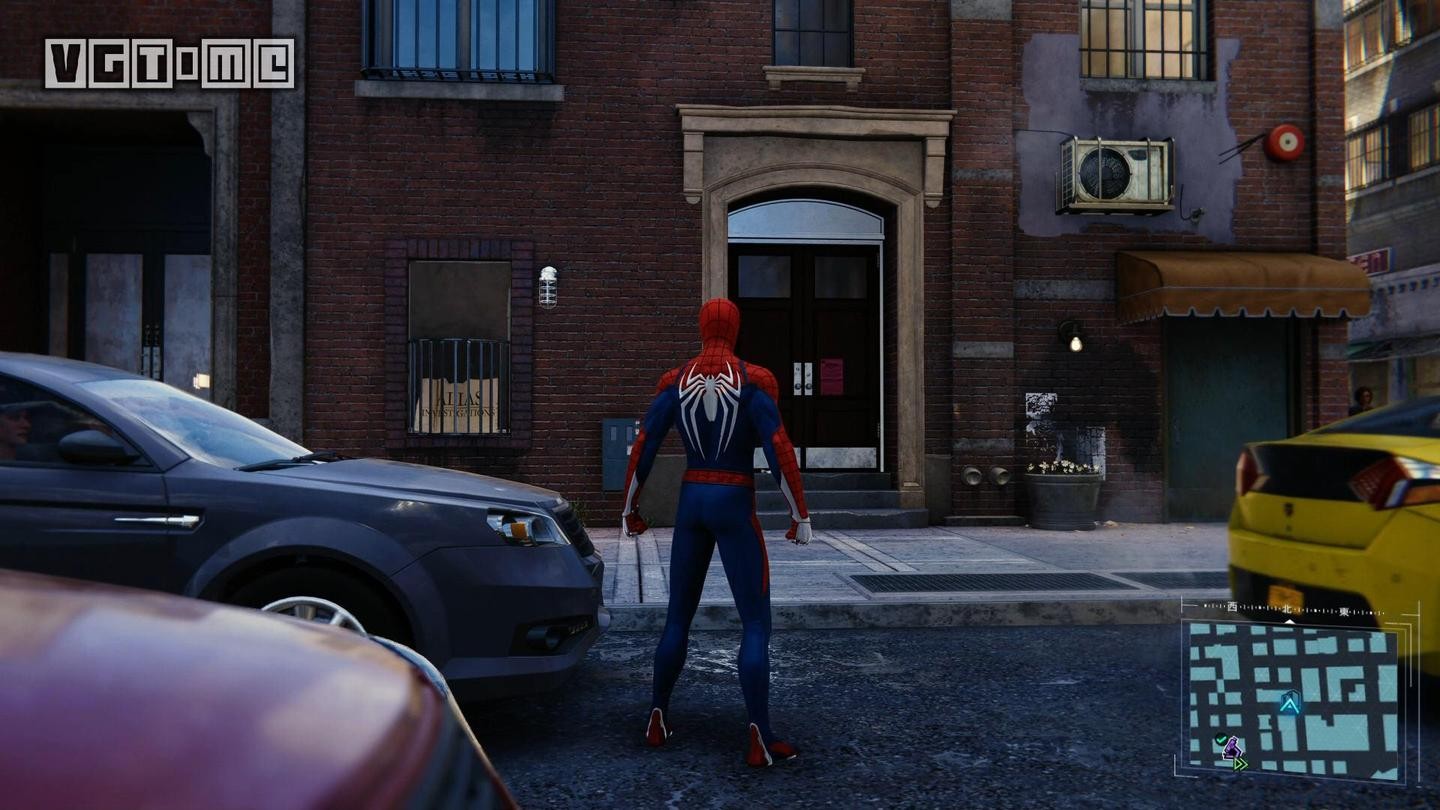Screen dimensions: 1440x810
Task: Select the cyan player arrow on minimap
Action: tap(1289, 703)
